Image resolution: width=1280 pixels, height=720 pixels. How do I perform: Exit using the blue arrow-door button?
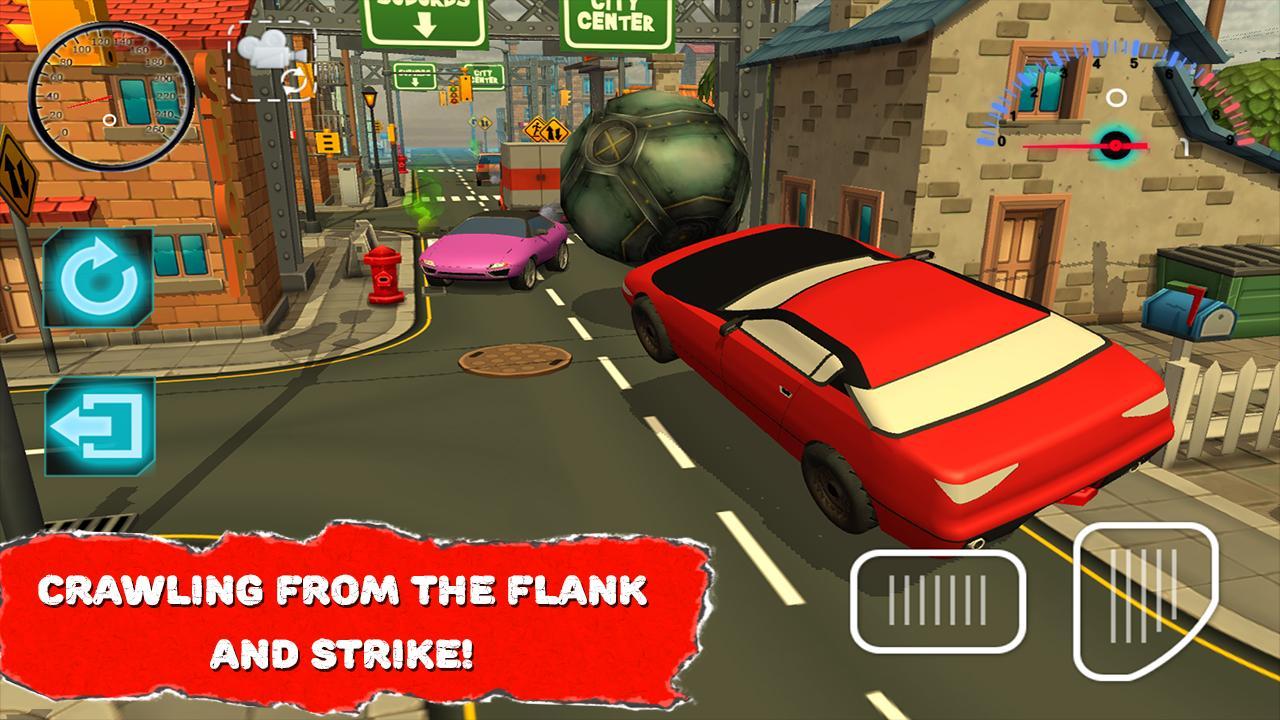pyautogui.click(x=99, y=426)
